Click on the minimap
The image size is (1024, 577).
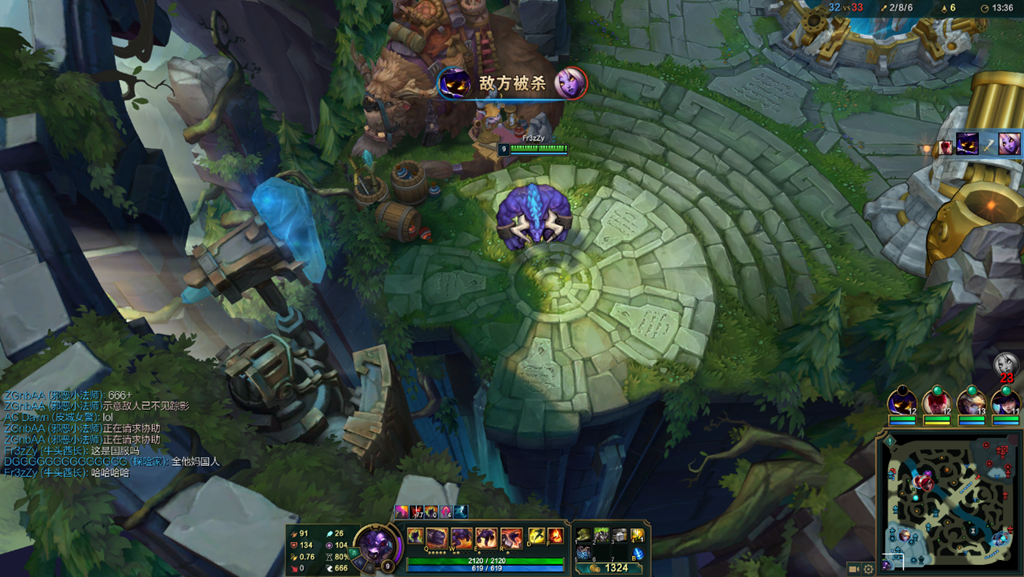tap(948, 501)
